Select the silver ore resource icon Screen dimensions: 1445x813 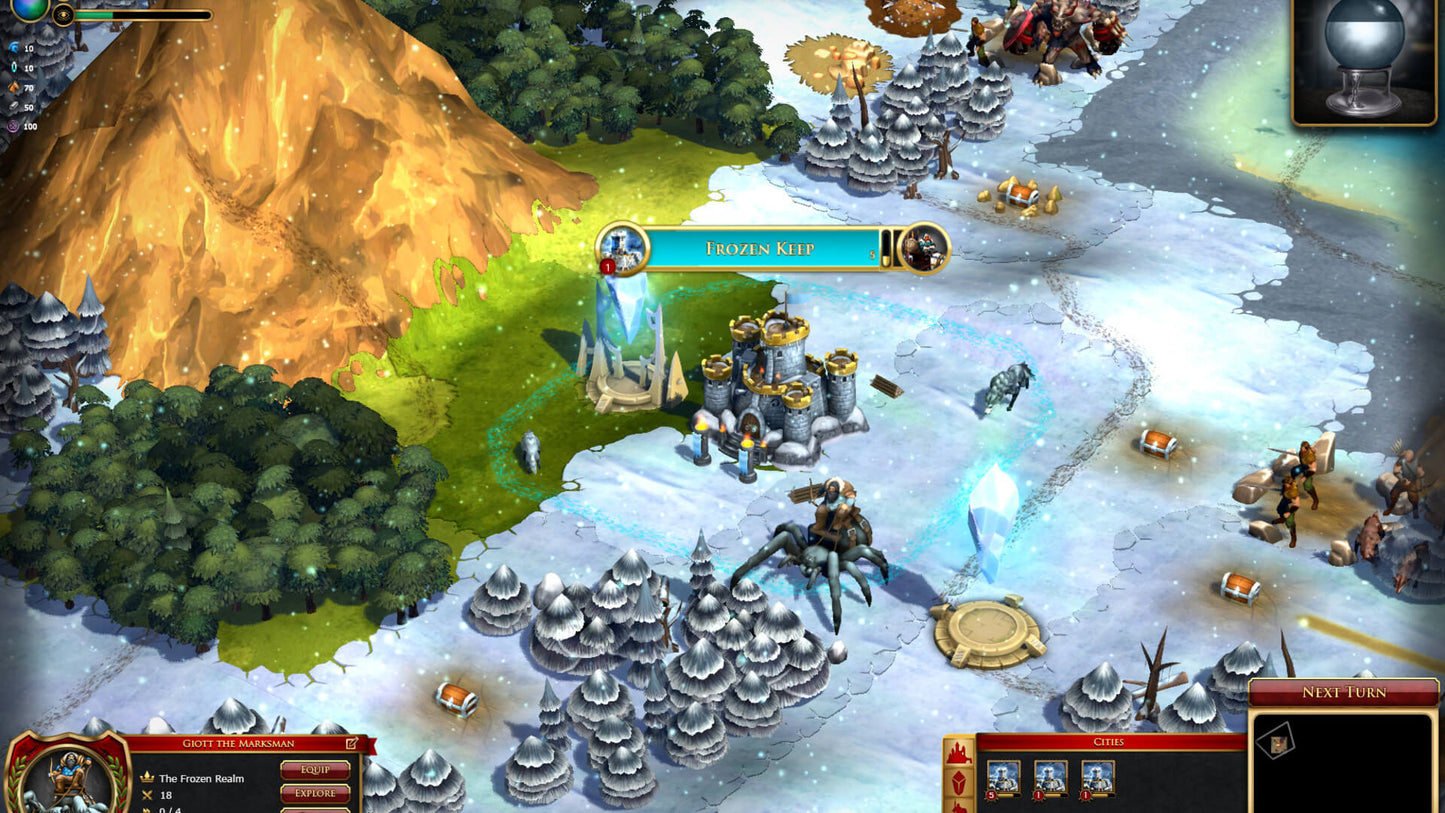[12, 106]
